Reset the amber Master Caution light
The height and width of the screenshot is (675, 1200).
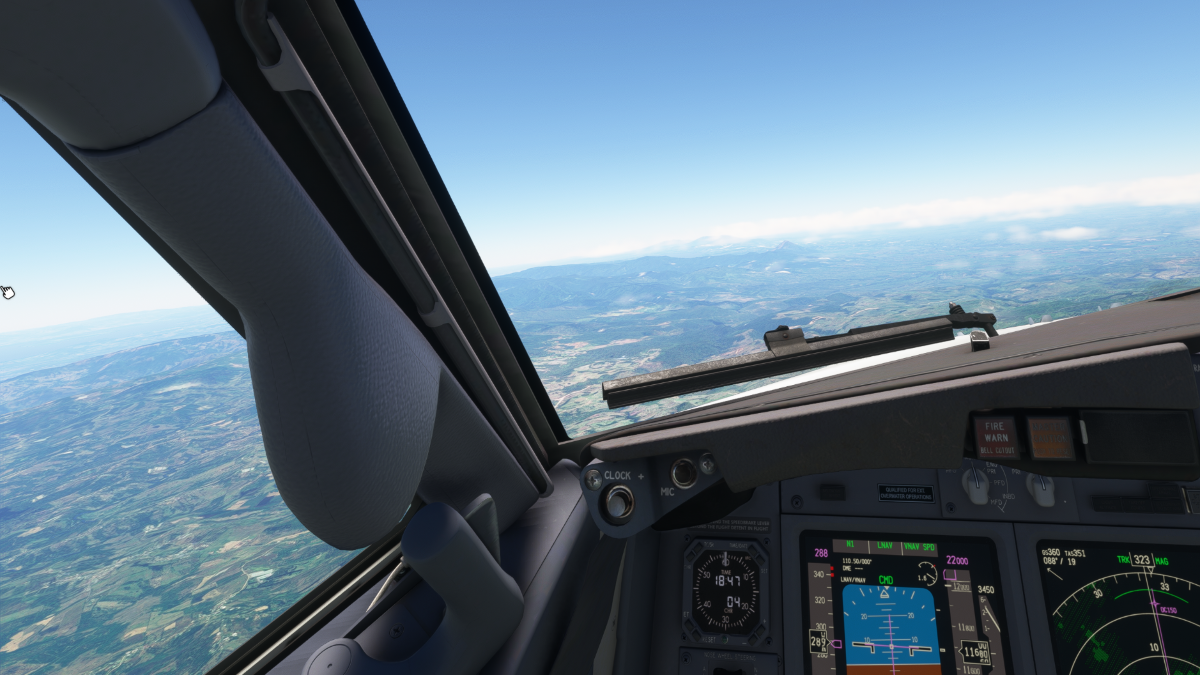click(x=1050, y=437)
